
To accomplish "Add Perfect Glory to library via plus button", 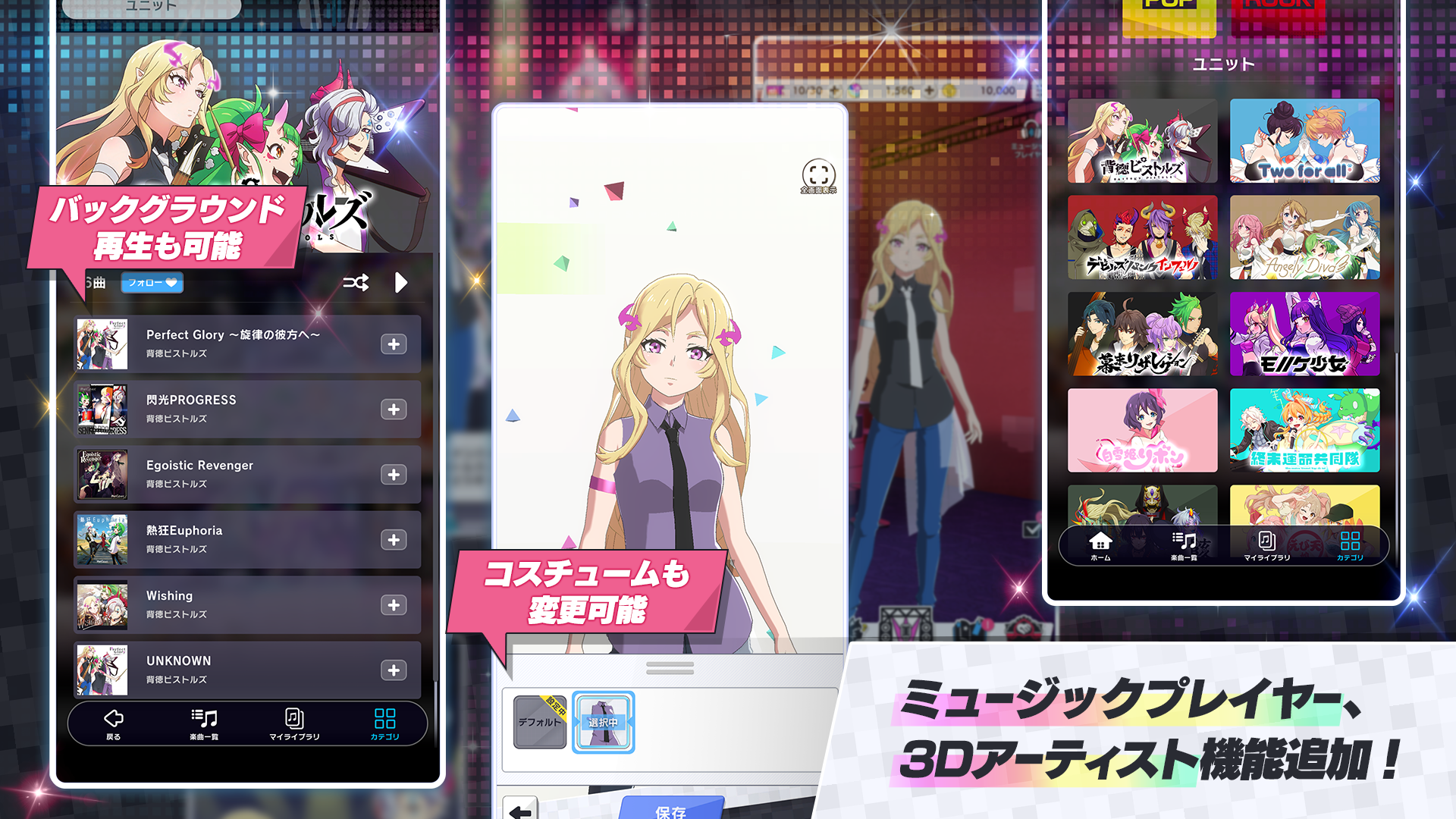I will (393, 344).
